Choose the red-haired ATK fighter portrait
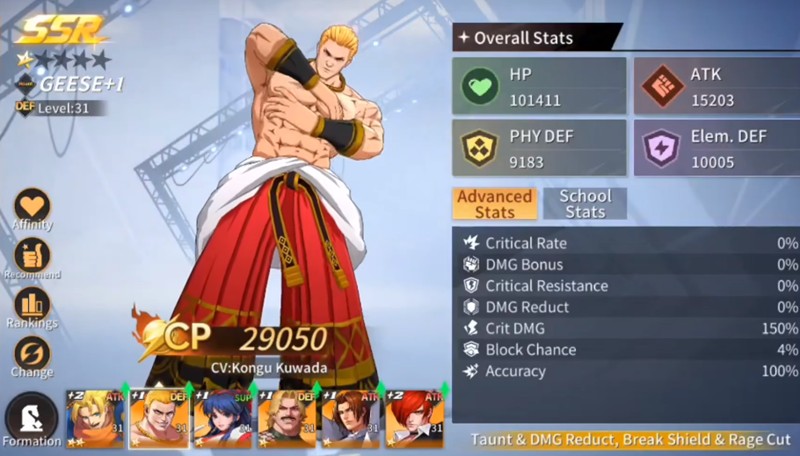The width and height of the screenshot is (800, 456). click(414, 417)
